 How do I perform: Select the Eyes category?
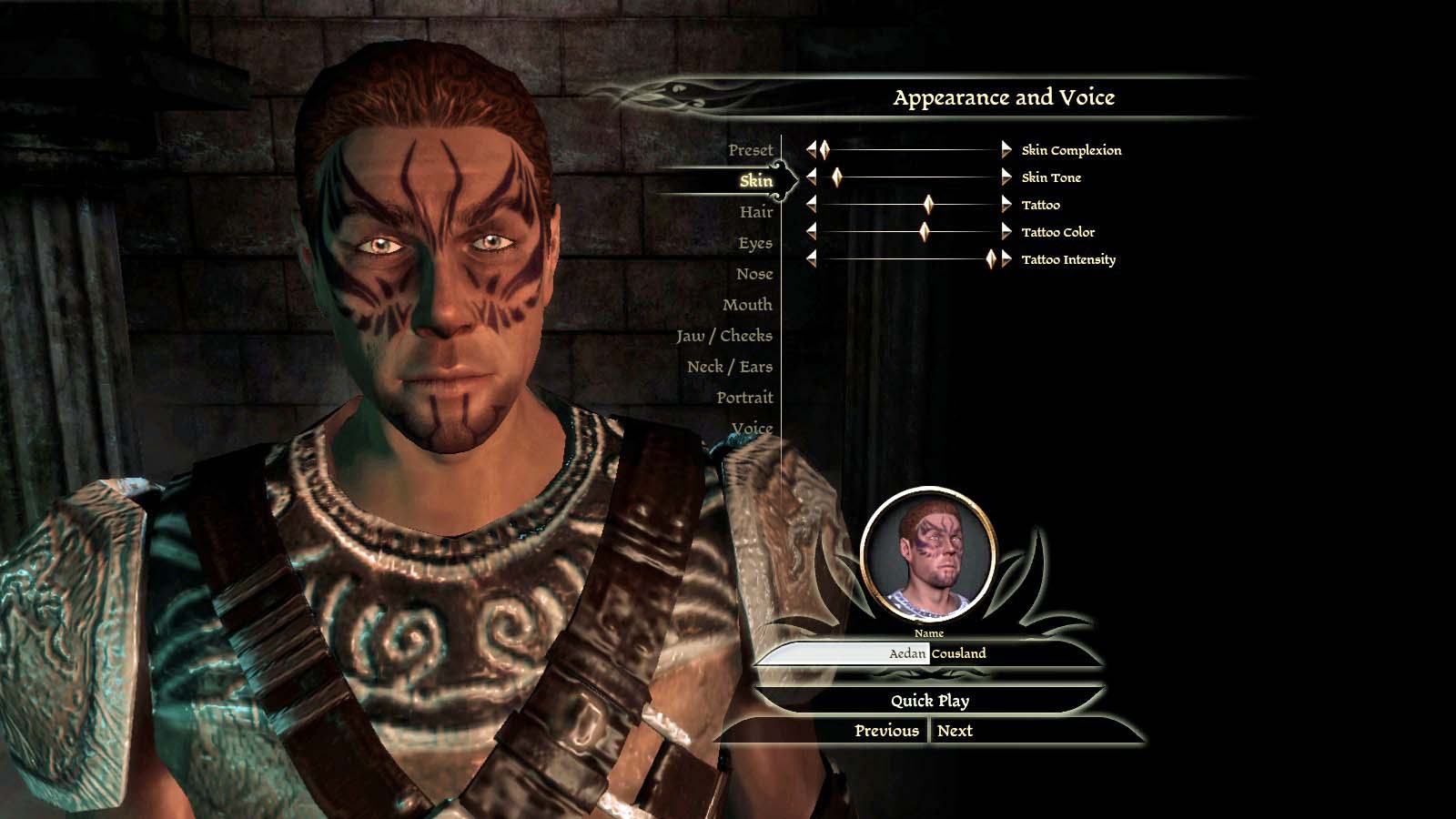[x=754, y=243]
